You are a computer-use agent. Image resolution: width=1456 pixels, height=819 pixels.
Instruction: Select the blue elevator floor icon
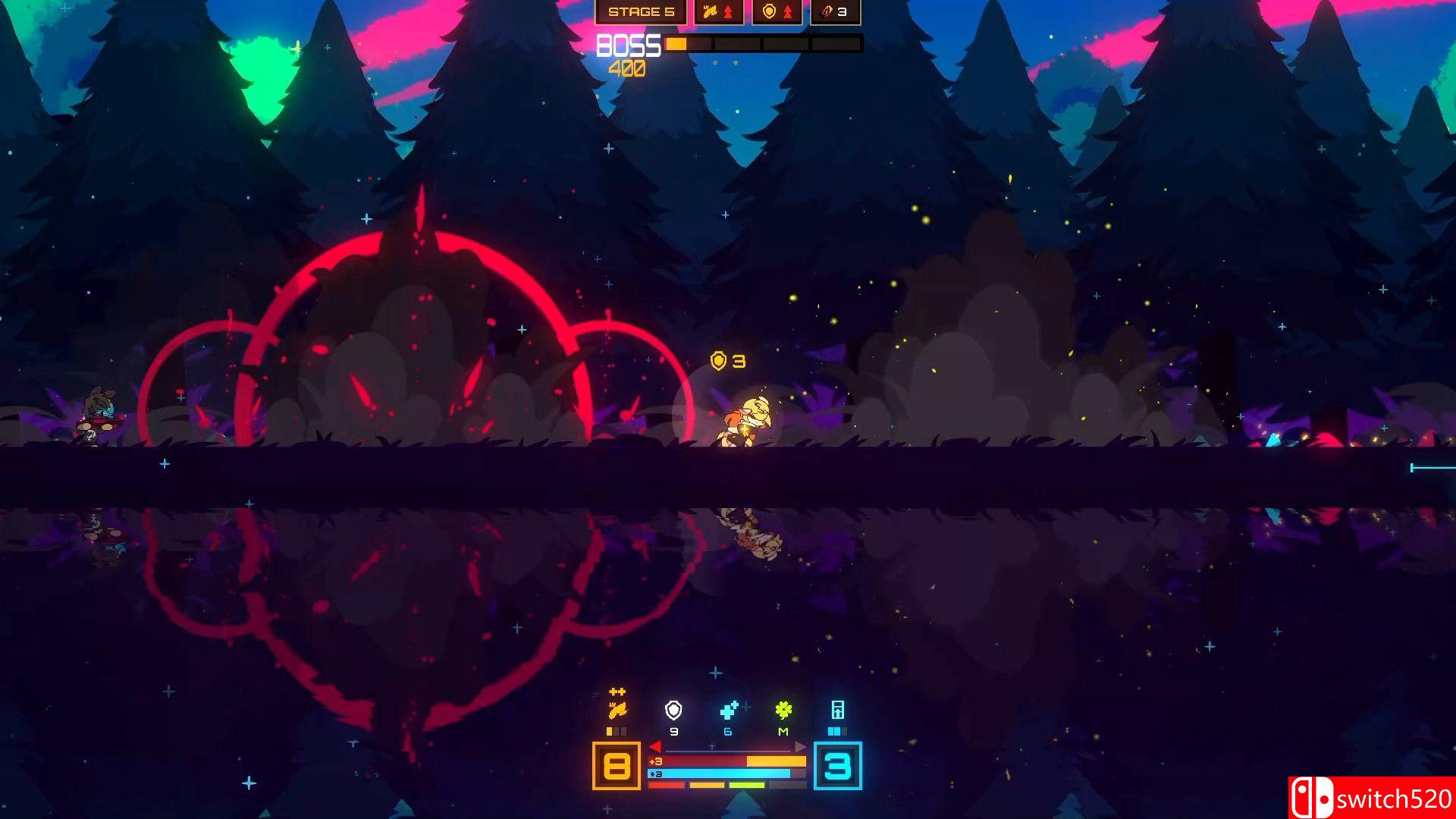[x=837, y=710]
